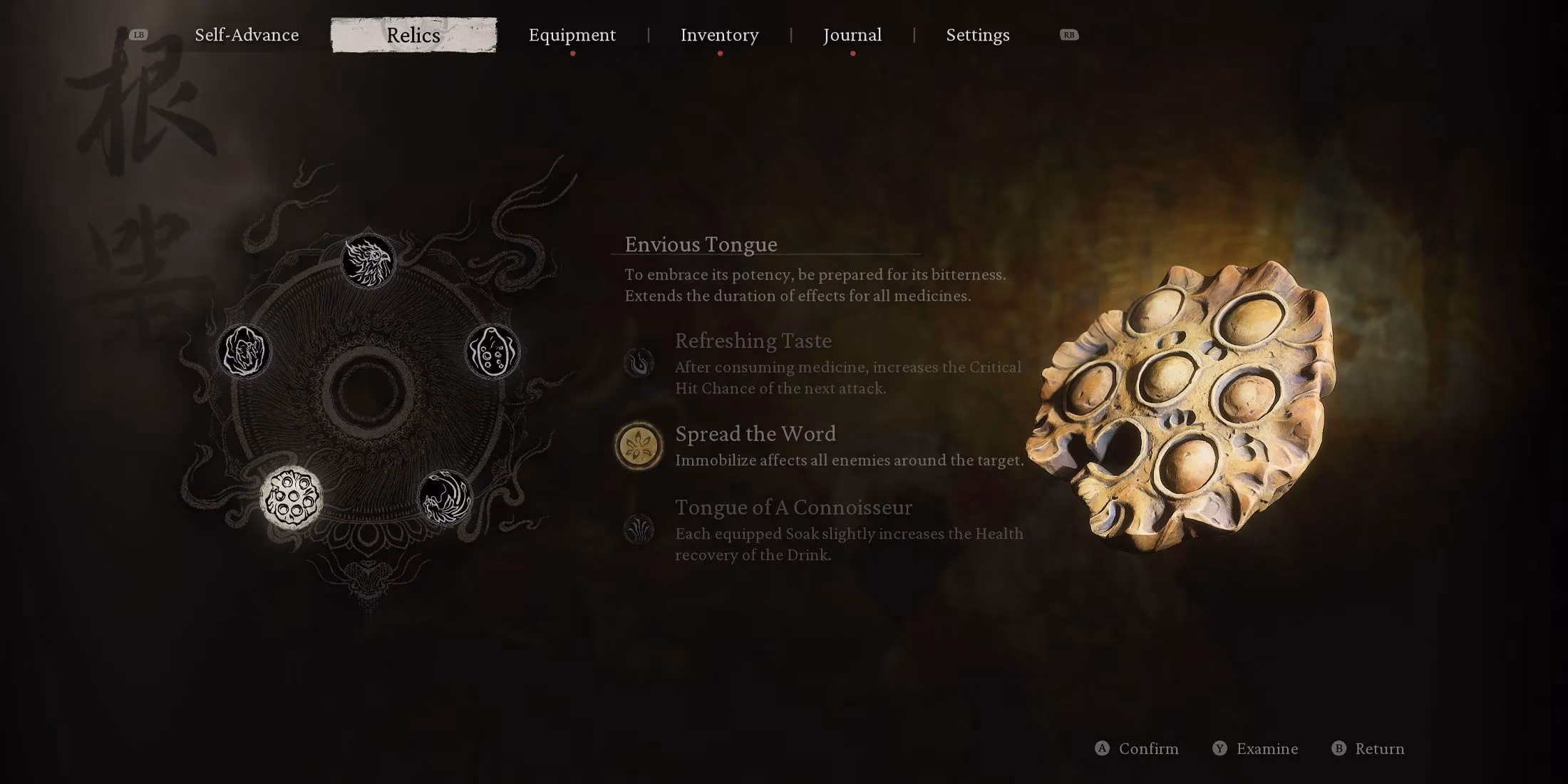The height and width of the screenshot is (784, 1568).
Task: Click the LB shoulder button icon
Action: coord(138,34)
